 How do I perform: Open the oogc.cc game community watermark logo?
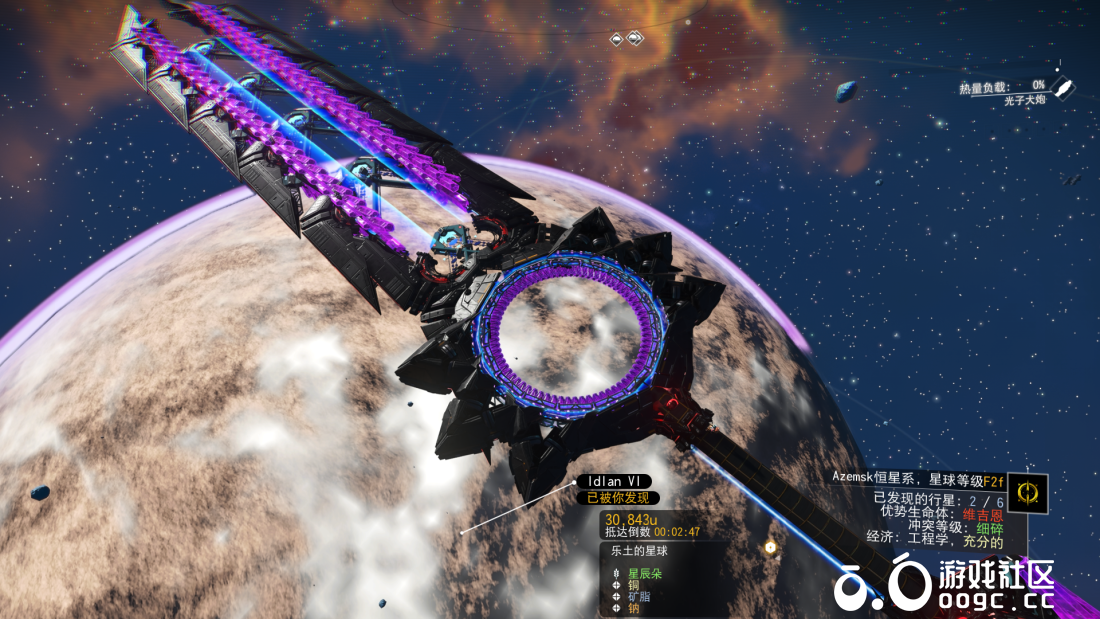coord(944,583)
